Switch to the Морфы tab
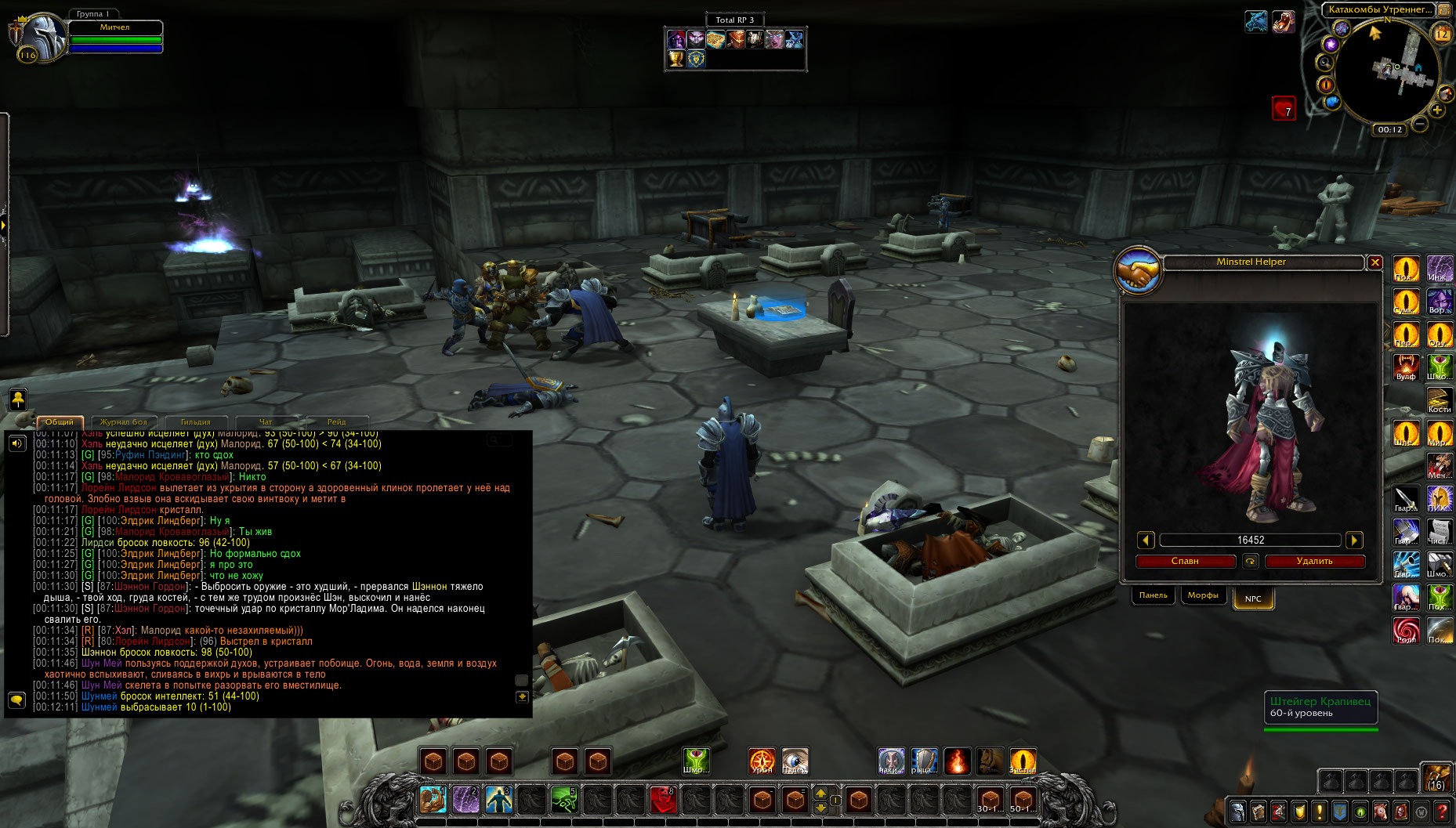Screen dimensions: 1456x828 click(x=1202, y=595)
